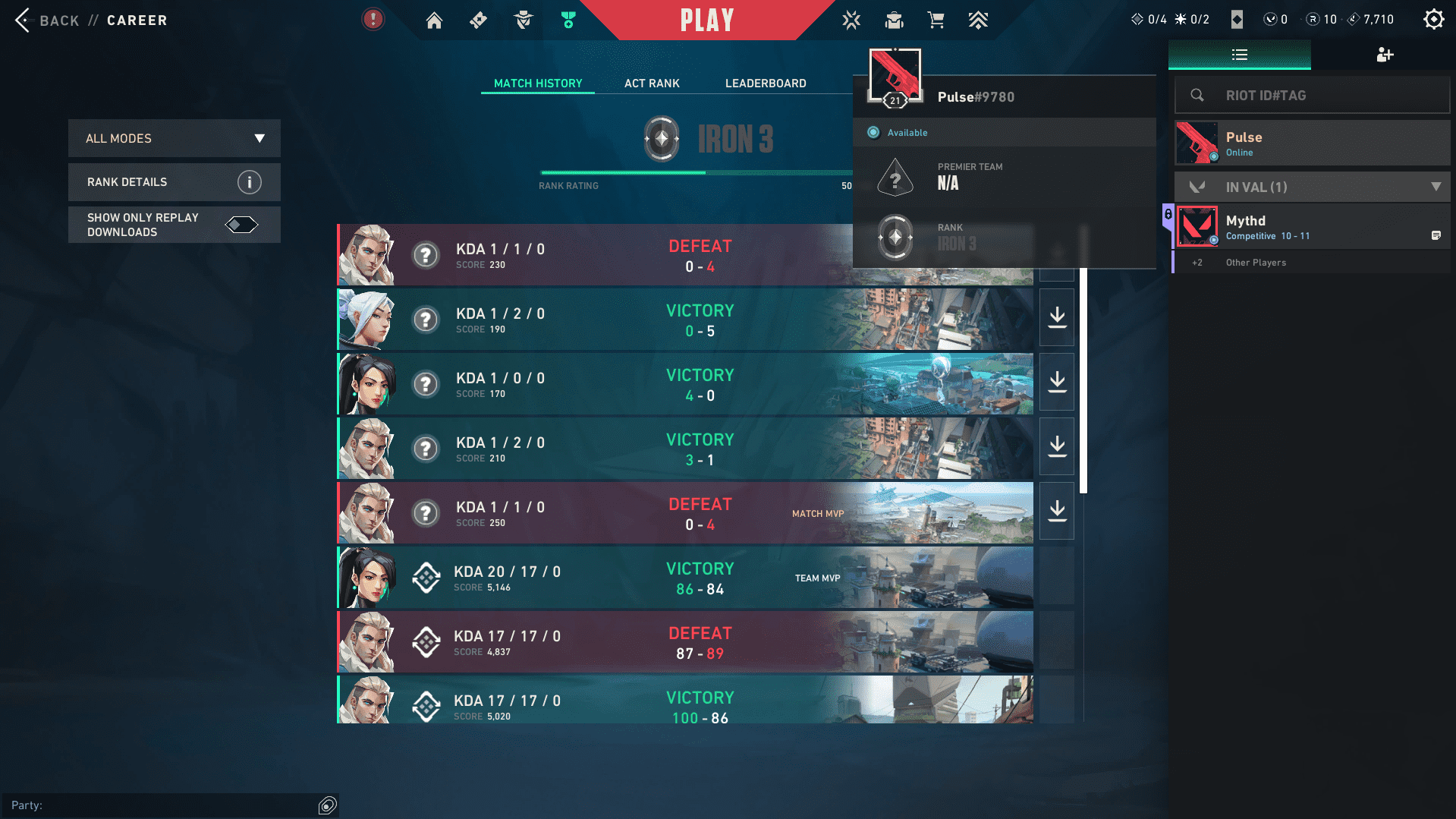This screenshot has height=819, width=1456.
Task: Click the BACK button to leave Career
Action: 46,20
